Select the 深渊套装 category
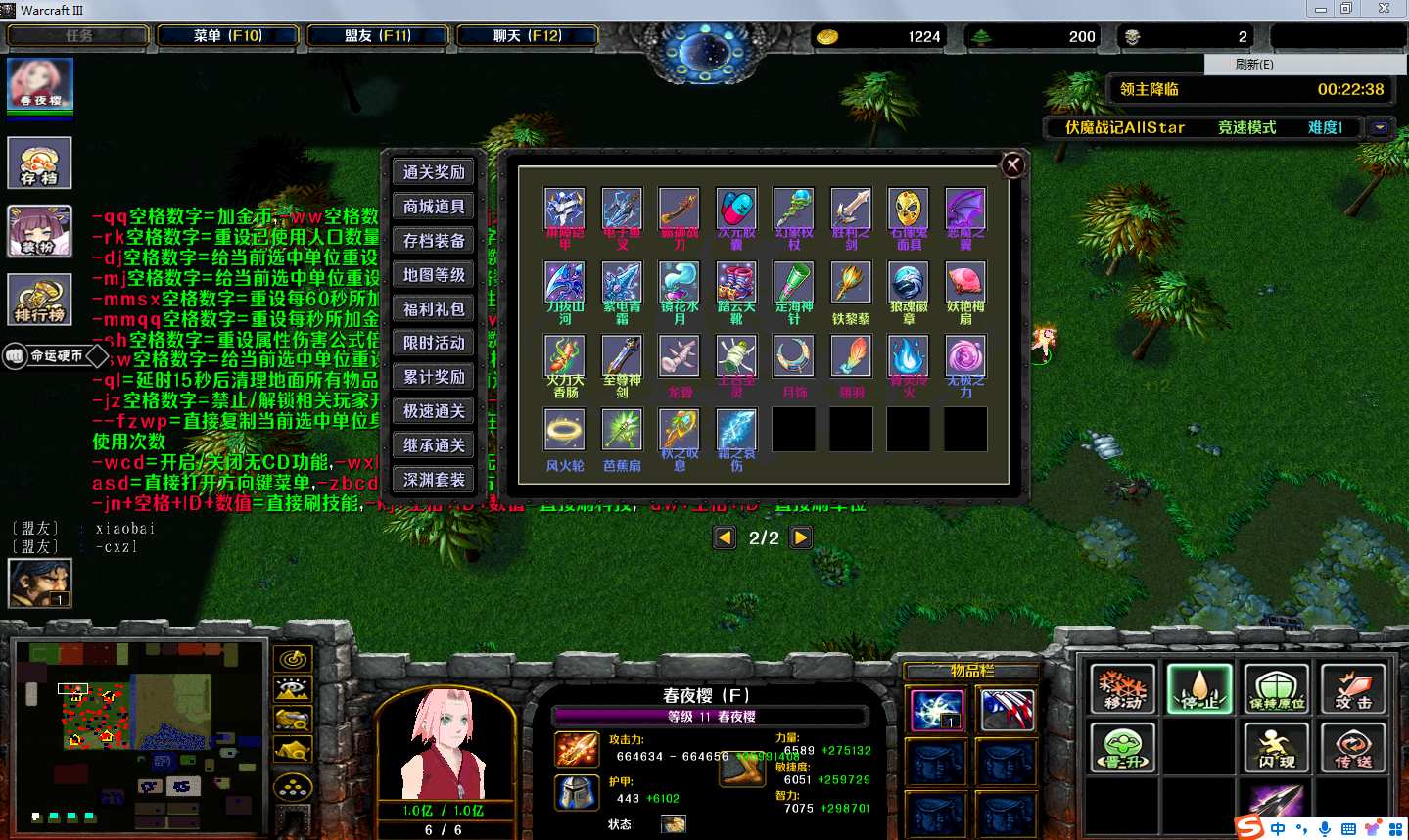This screenshot has width=1409, height=840. coord(434,480)
